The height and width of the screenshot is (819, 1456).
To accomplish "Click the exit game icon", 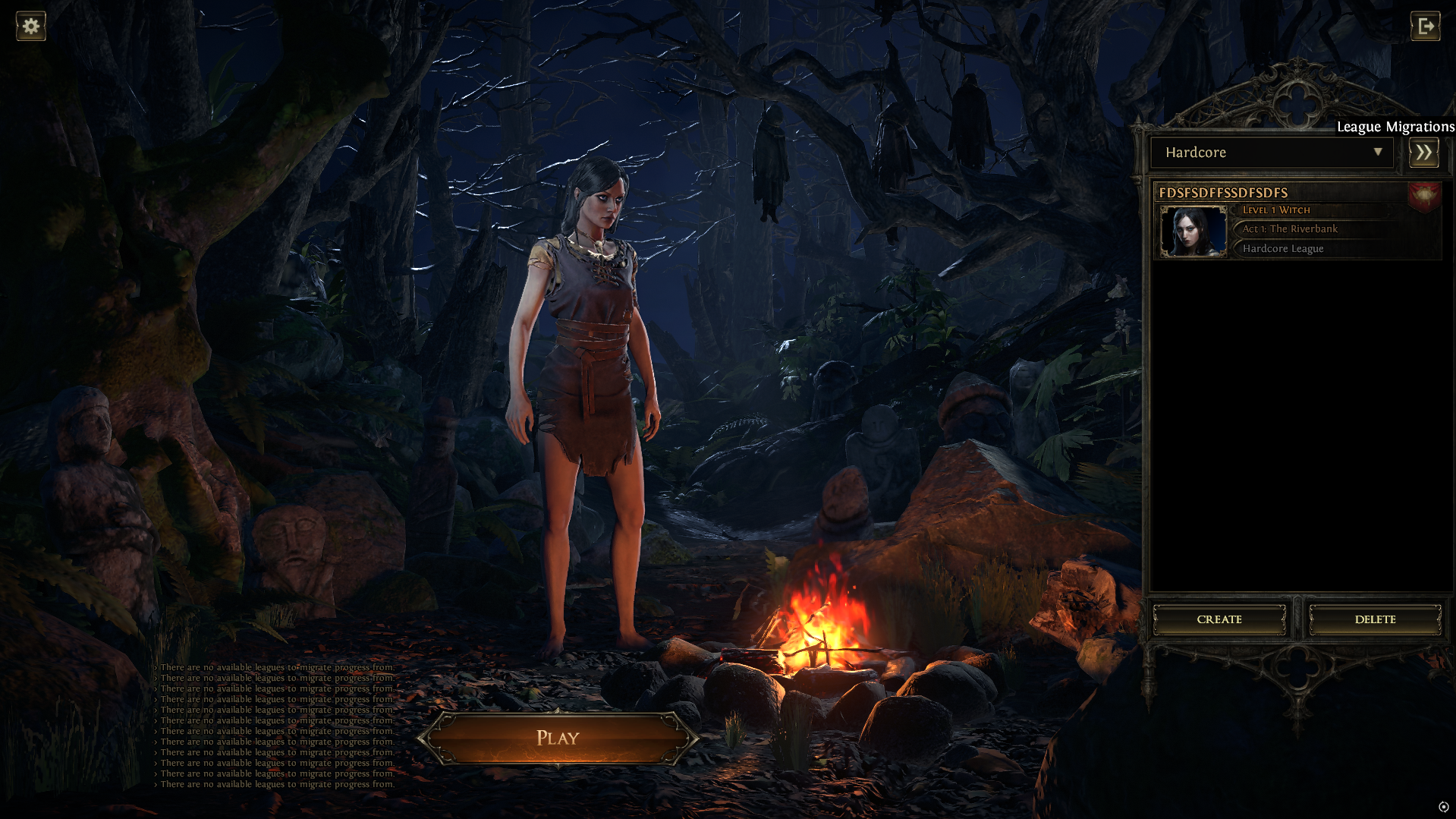I will click(1426, 27).
